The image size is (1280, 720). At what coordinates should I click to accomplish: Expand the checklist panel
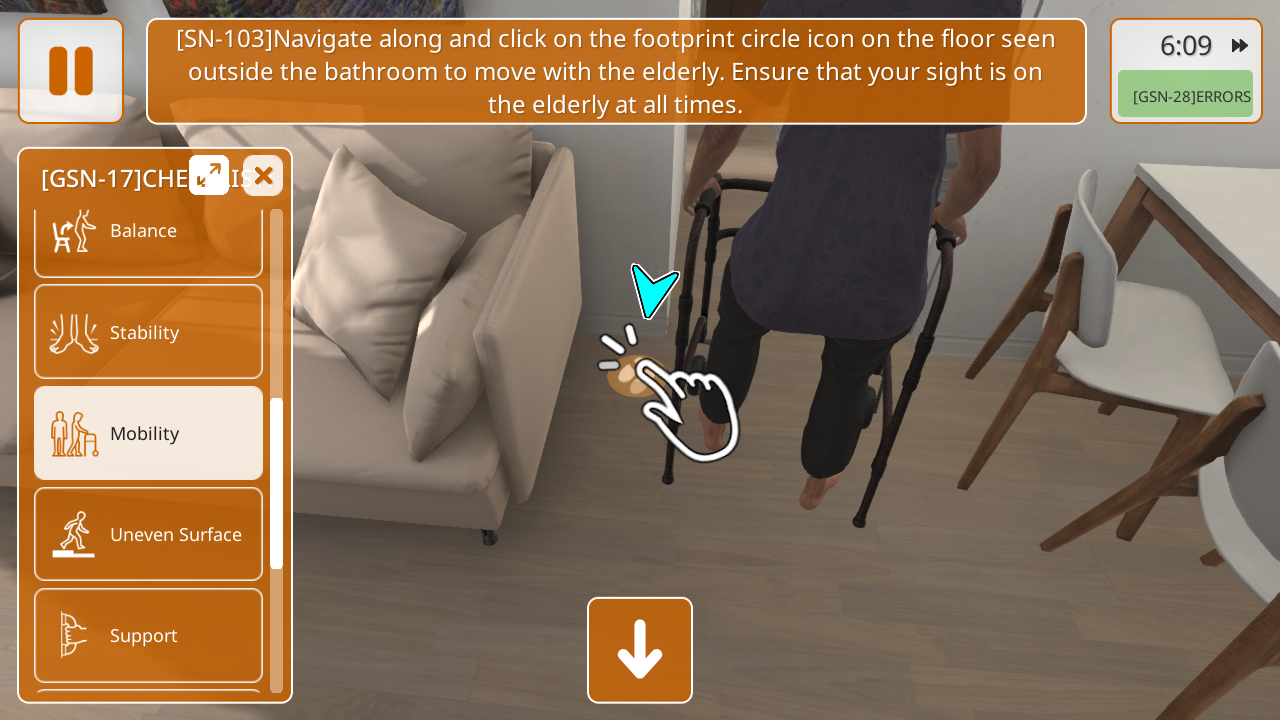[209, 175]
